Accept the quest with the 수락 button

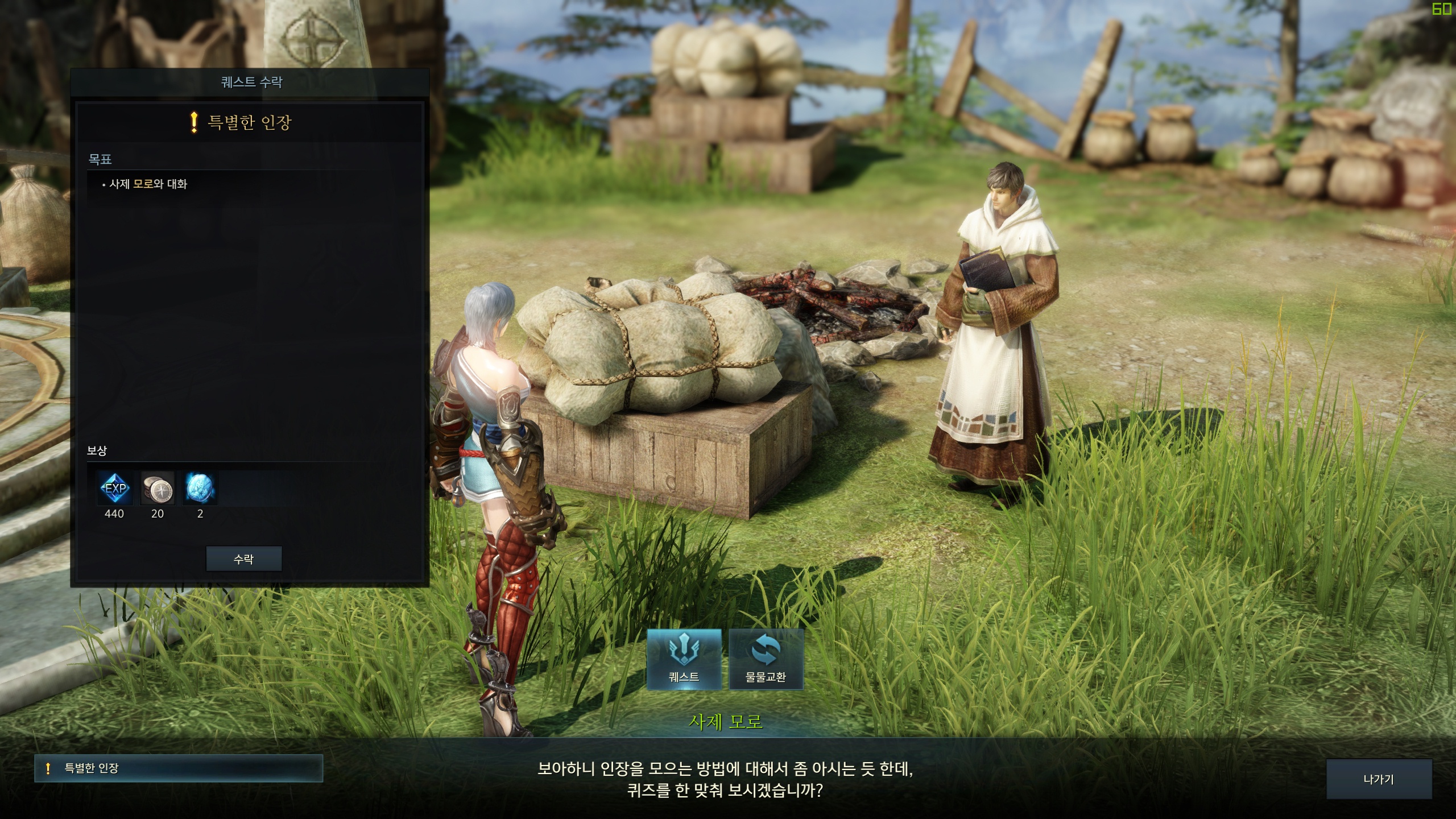243,559
